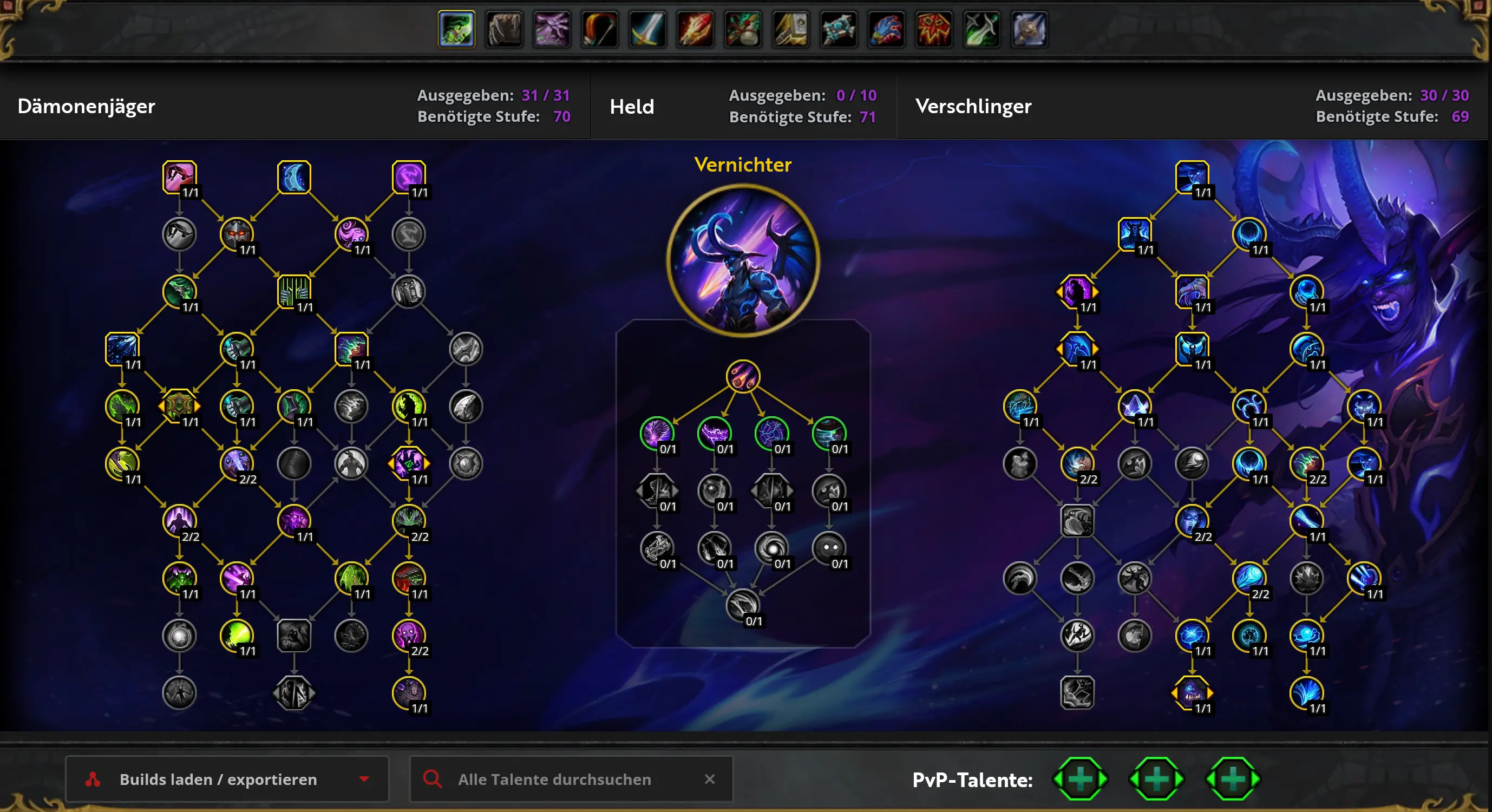Activate the bottom 0/1 hero talent node
This screenshot has width=1492, height=812.
tap(743, 605)
